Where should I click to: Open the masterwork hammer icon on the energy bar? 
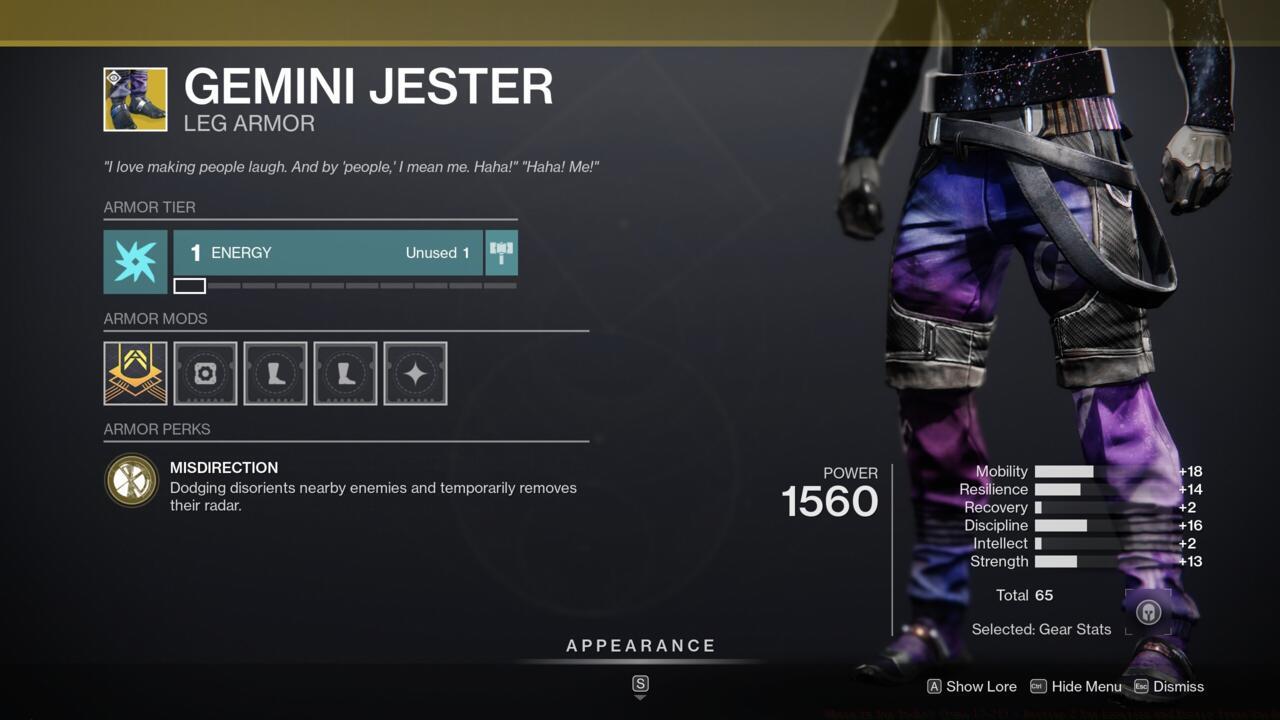coord(501,253)
